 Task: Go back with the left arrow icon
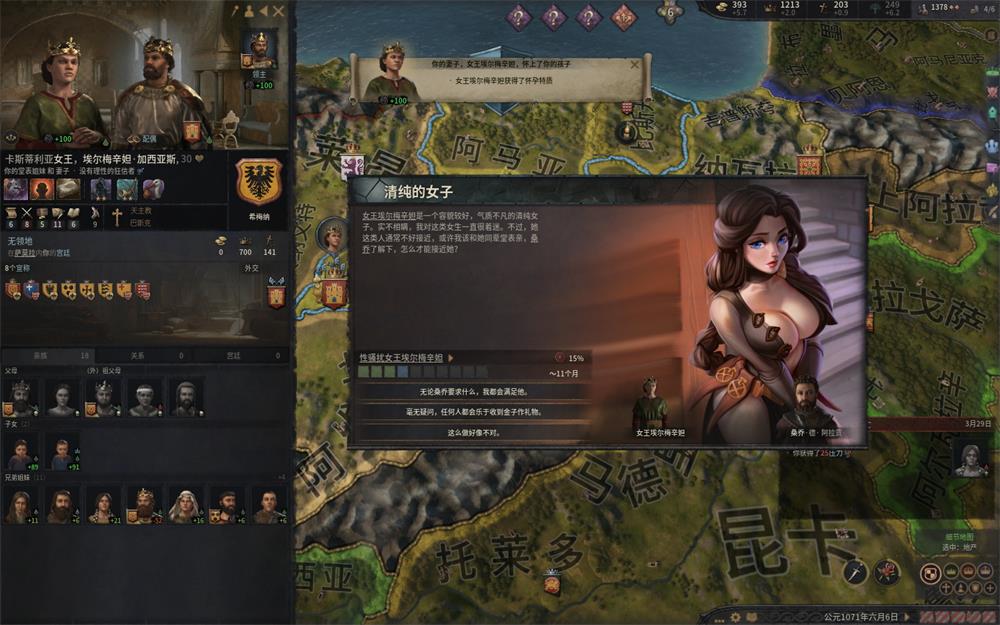coord(264,11)
